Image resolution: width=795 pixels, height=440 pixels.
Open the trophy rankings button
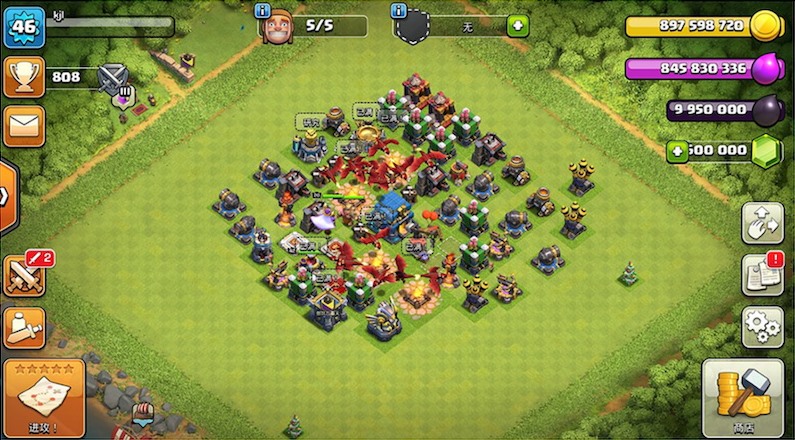pos(23,76)
